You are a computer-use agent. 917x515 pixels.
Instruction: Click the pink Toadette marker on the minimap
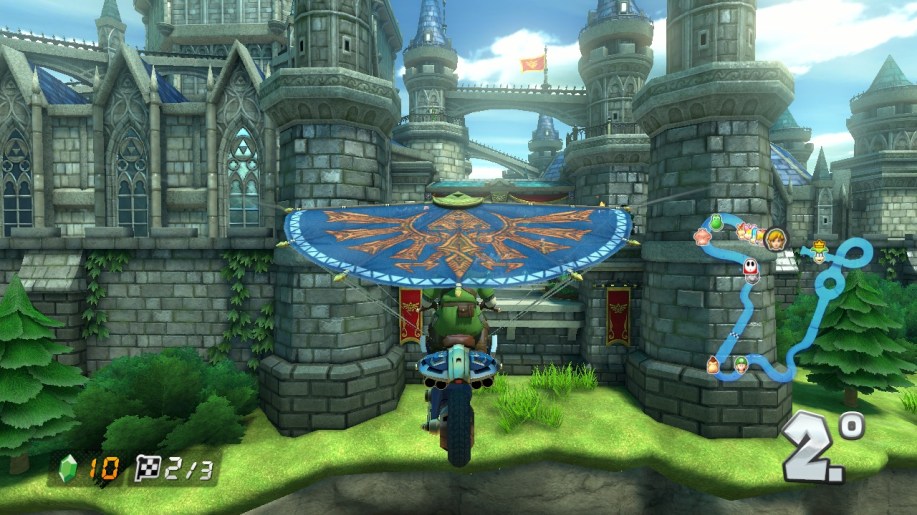pos(703,237)
